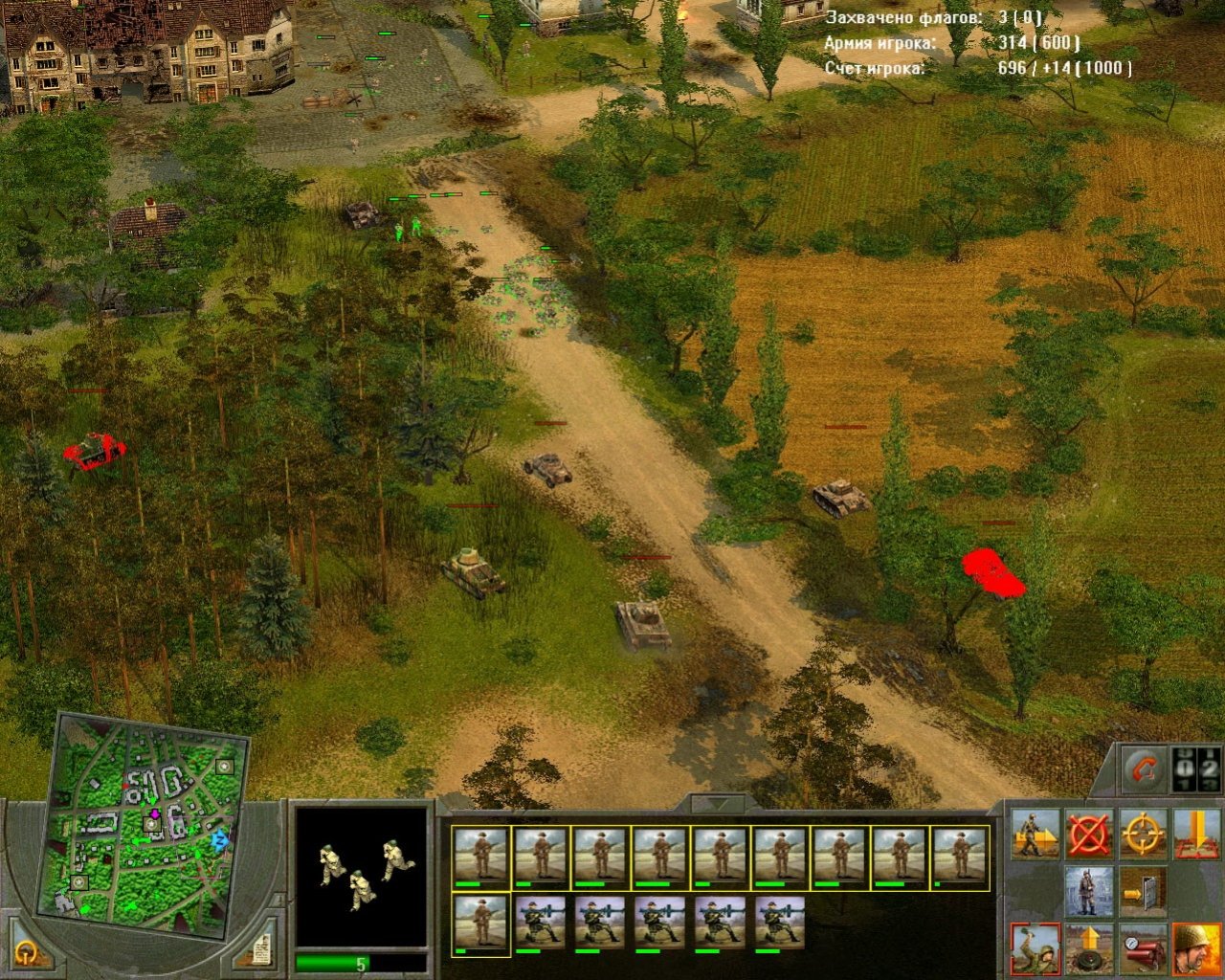1225x980 pixels.
Task: Select the mine with up-arrow command
Action: pos(1089,947)
